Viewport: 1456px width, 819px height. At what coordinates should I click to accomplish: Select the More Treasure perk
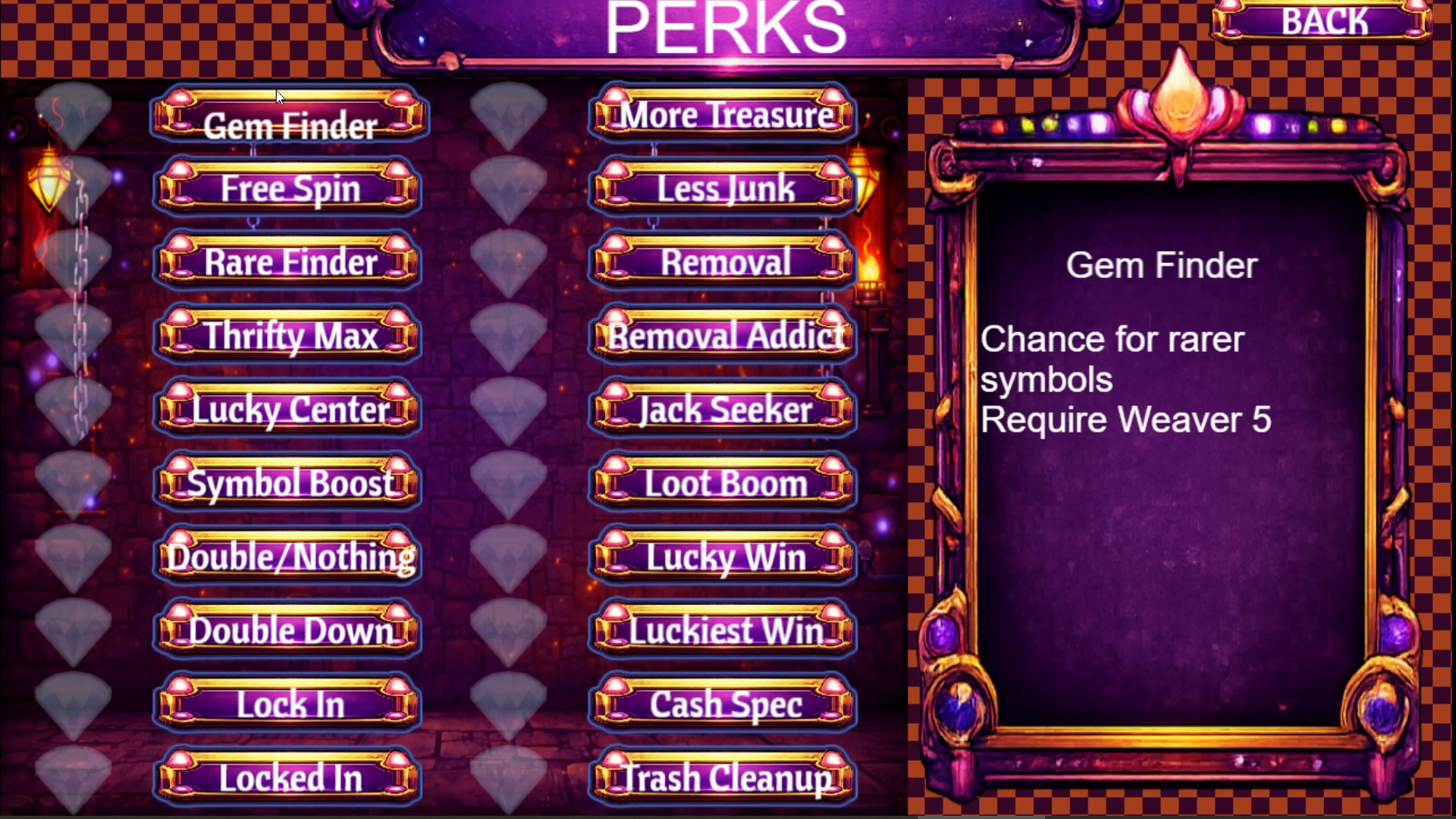click(722, 114)
